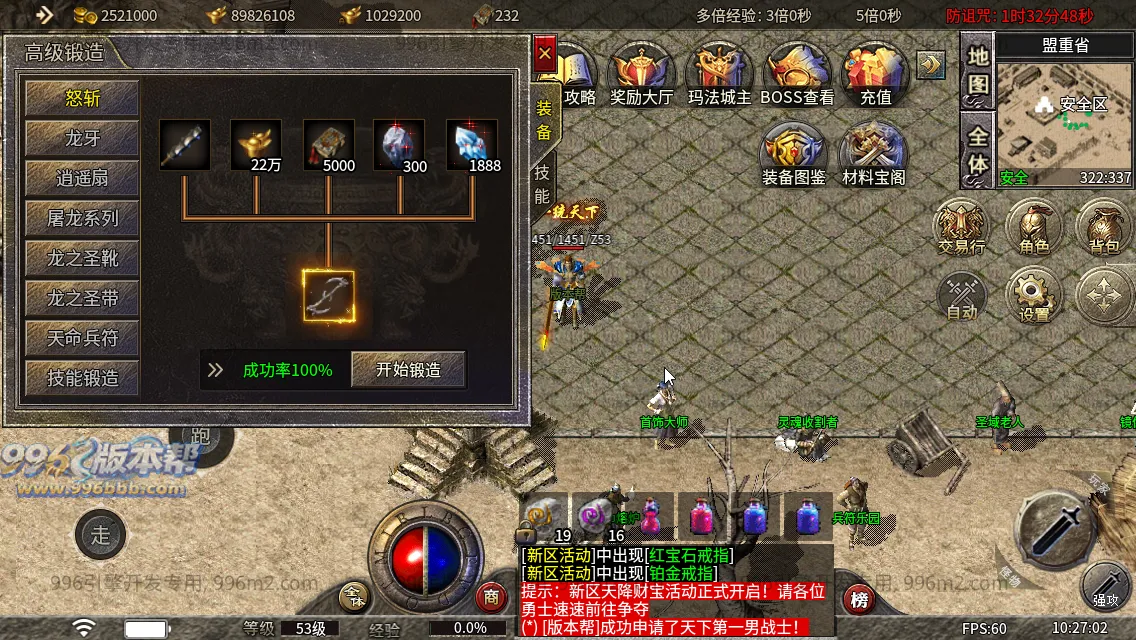Choose 龙牙 from the forging list
The image size is (1136, 640).
click(x=83, y=138)
